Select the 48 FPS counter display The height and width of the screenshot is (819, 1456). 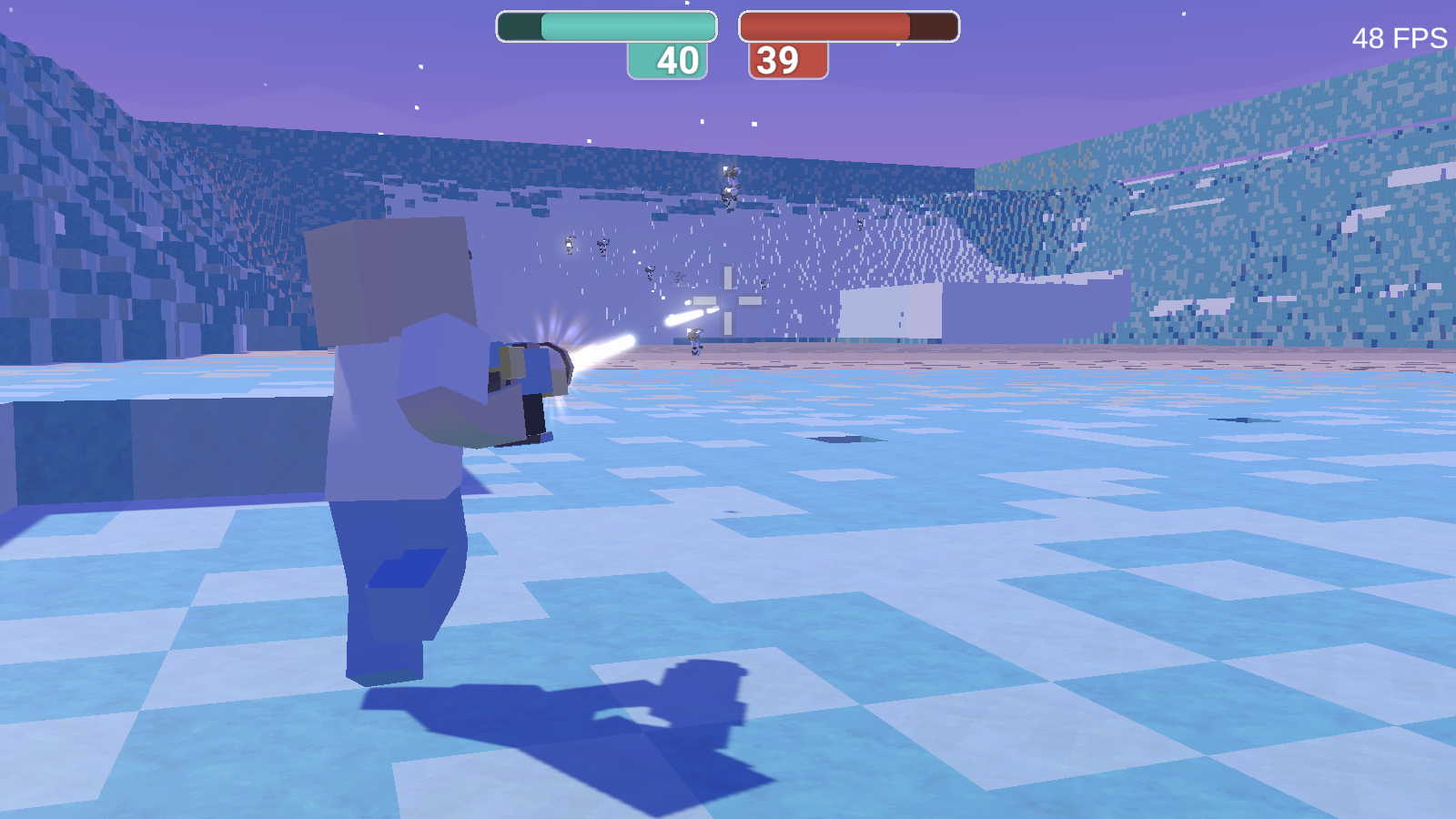tap(1398, 38)
